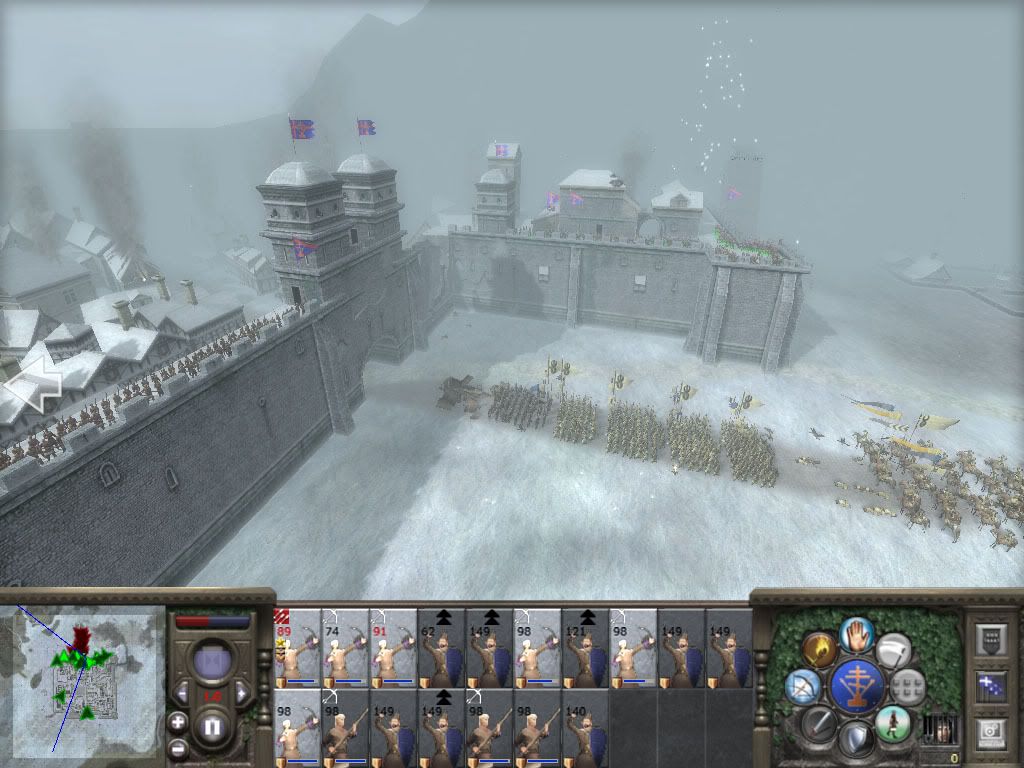Toggle the flaming arrow fire-at-will button
Image resolution: width=1024 pixels, height=768 pixels.
tap(819, 650)
